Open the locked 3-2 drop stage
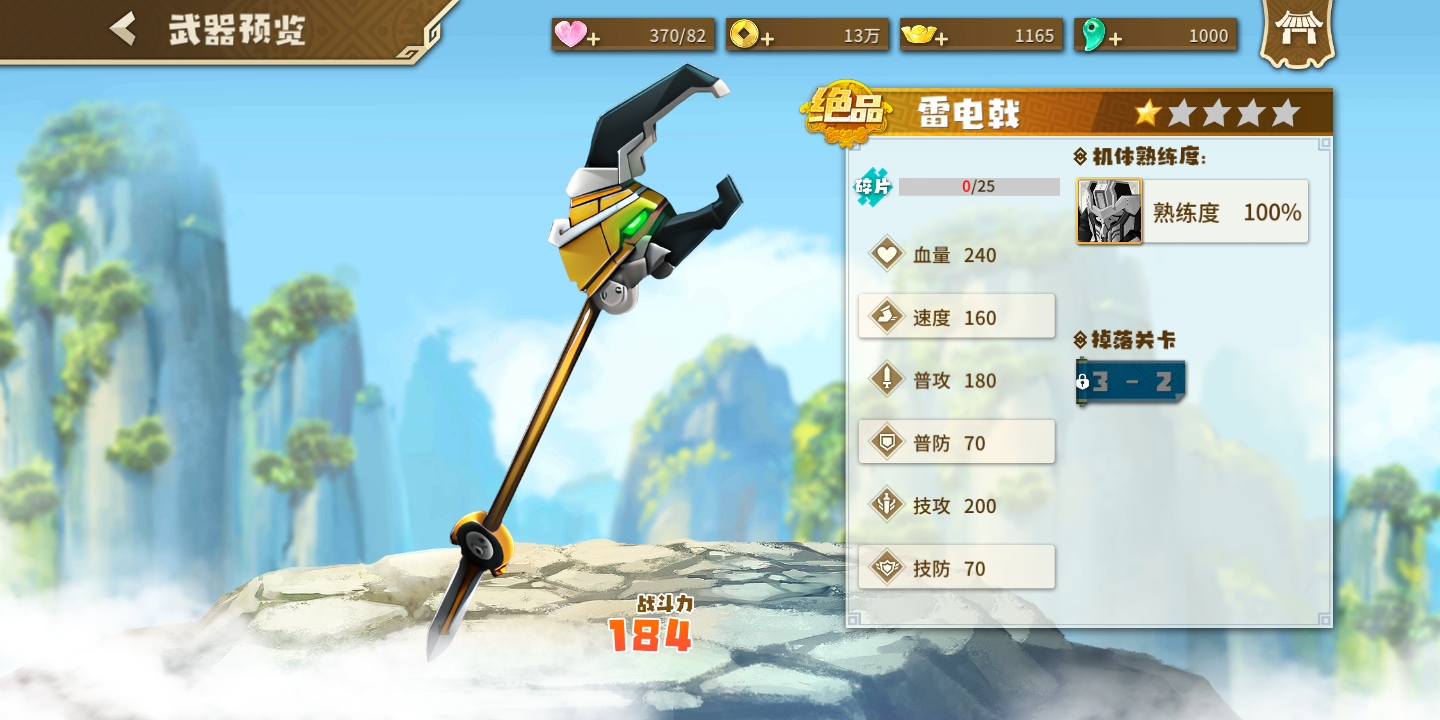 pyautogui.click(x=1131, y=382)
